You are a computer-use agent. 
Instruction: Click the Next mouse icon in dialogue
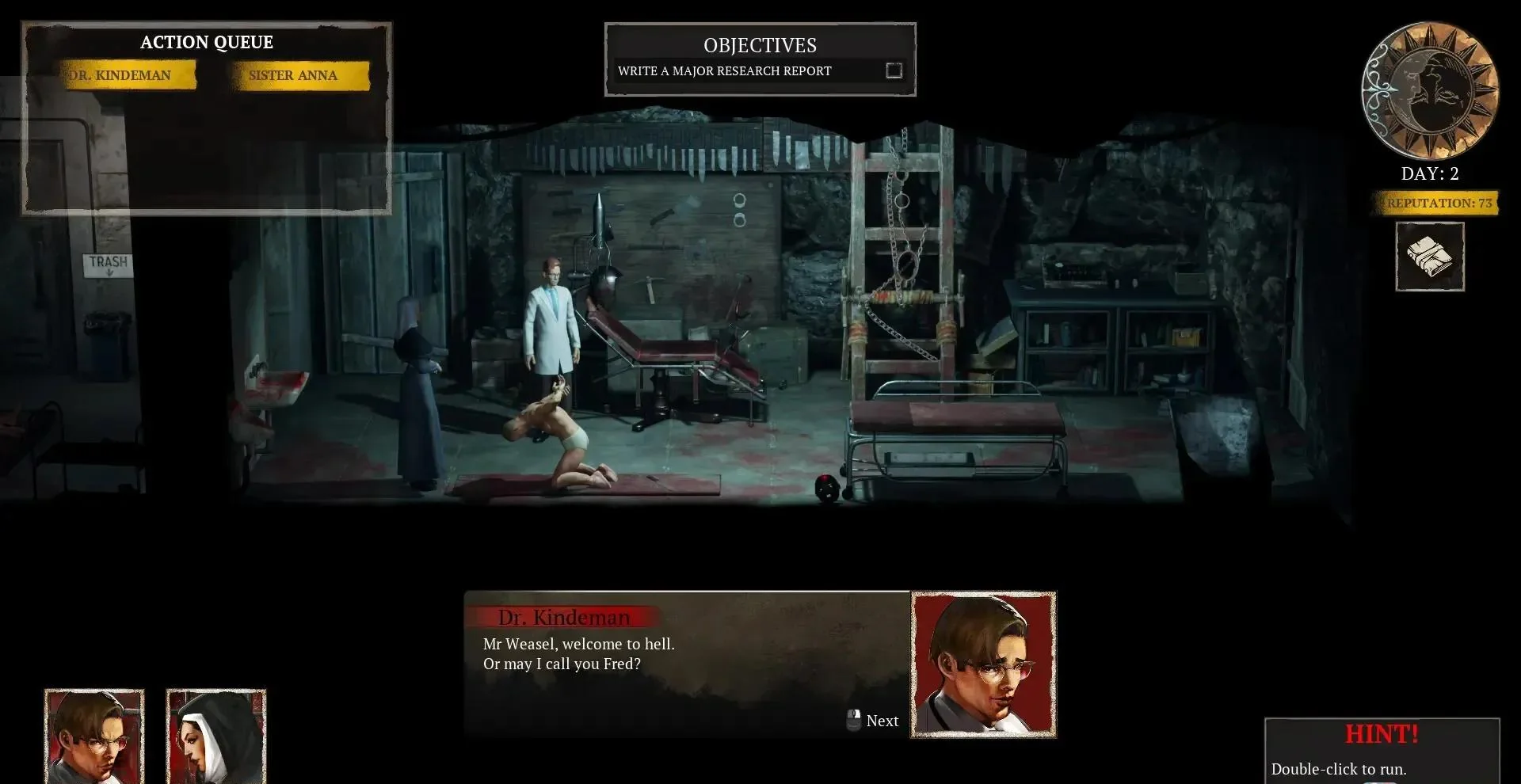[854, 719]
